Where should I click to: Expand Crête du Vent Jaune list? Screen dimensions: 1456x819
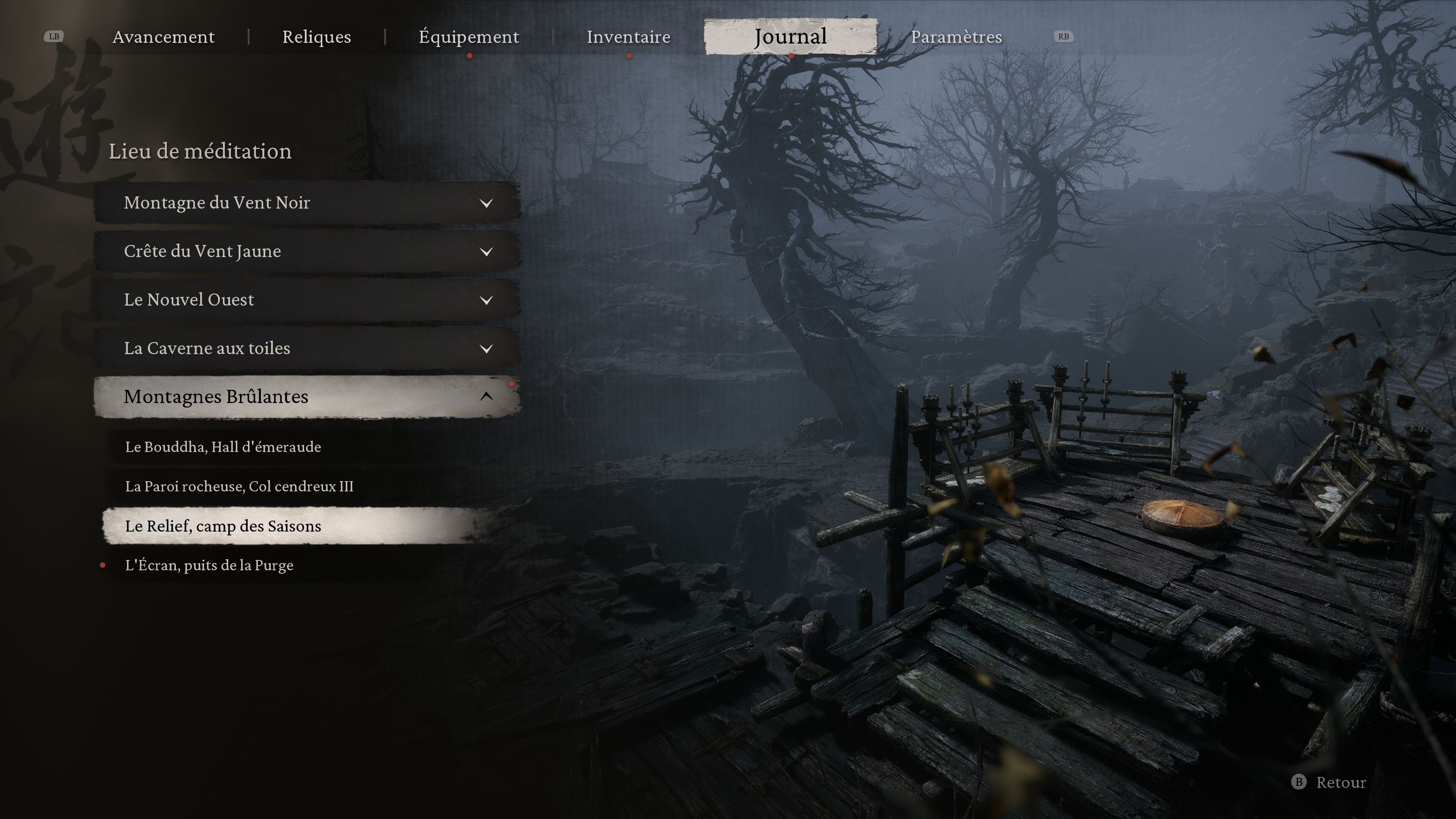click(307, 251)
